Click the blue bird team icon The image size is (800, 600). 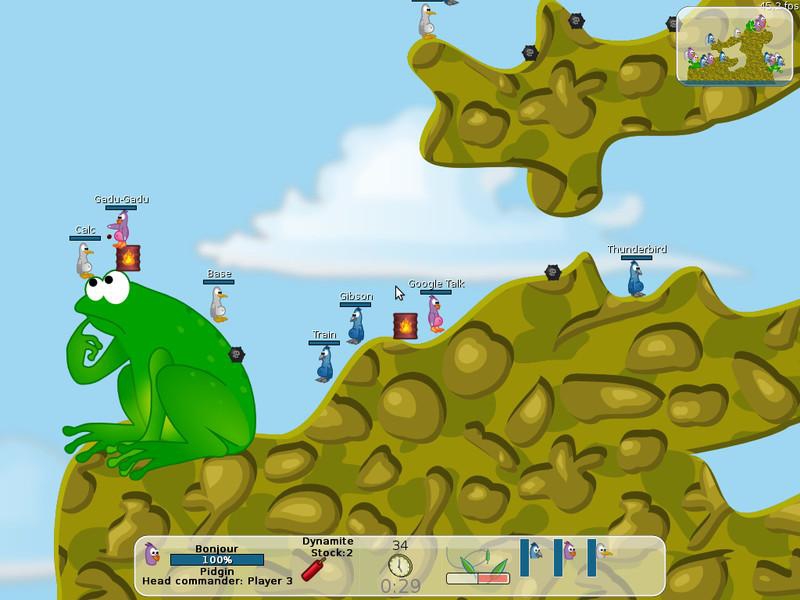tap(536, 549)
